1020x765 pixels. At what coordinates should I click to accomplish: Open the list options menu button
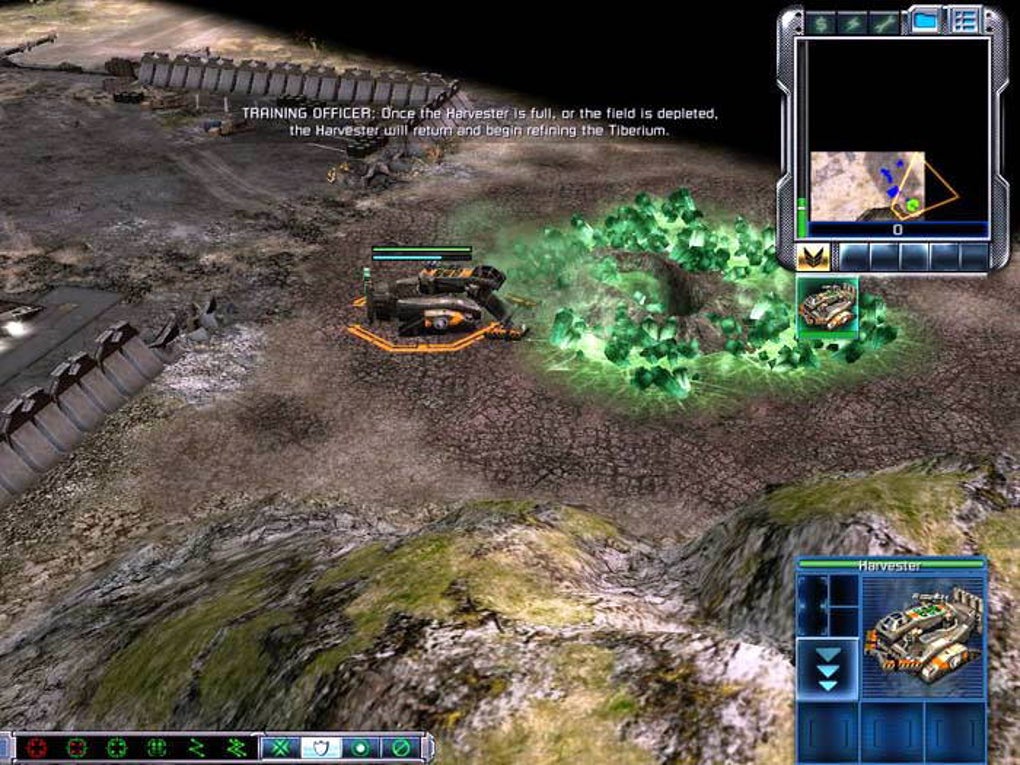(x=965, y=21)
